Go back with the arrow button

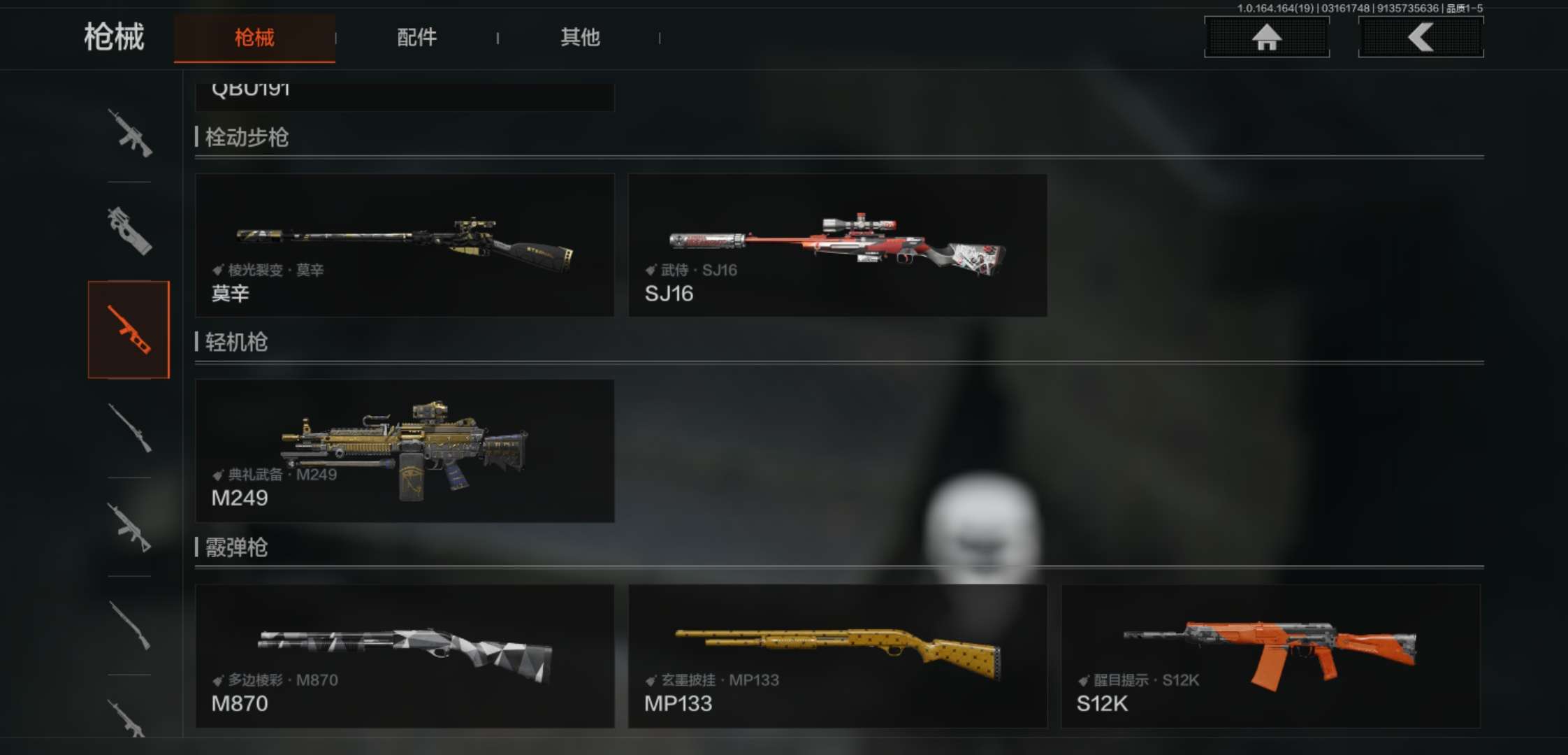(1420, 37)
